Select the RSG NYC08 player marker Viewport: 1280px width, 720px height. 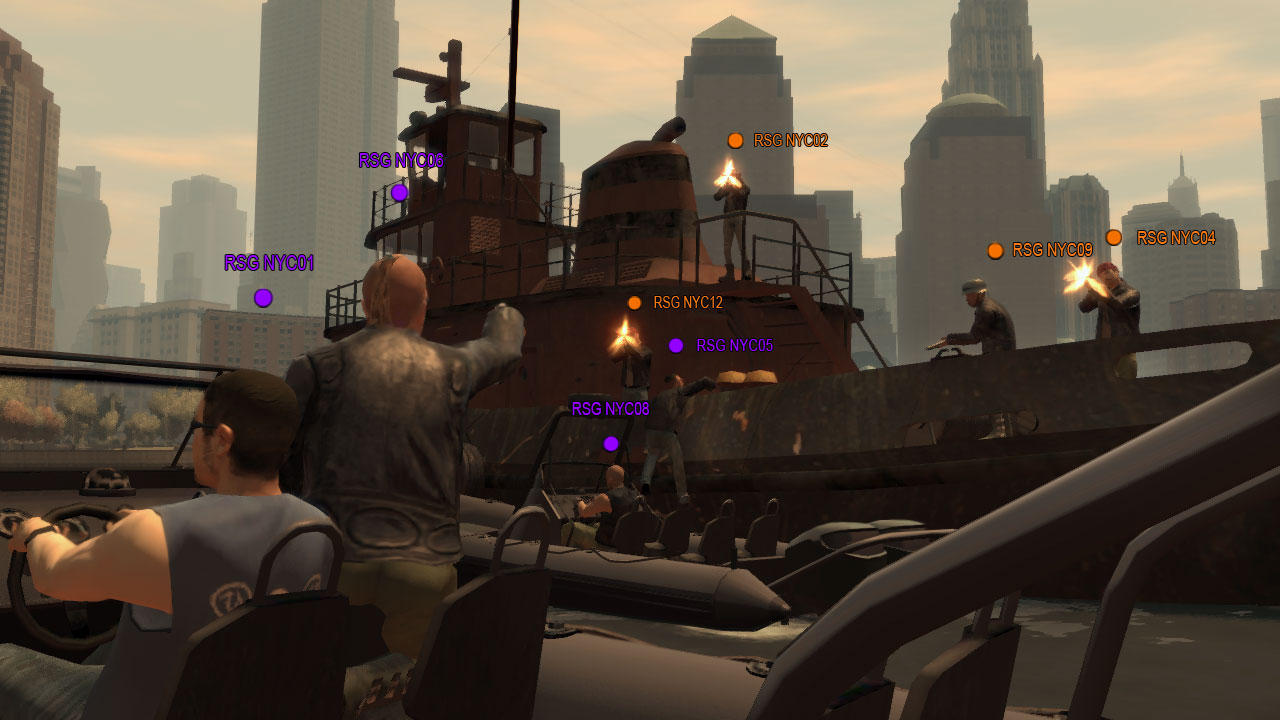click(611, 443)
